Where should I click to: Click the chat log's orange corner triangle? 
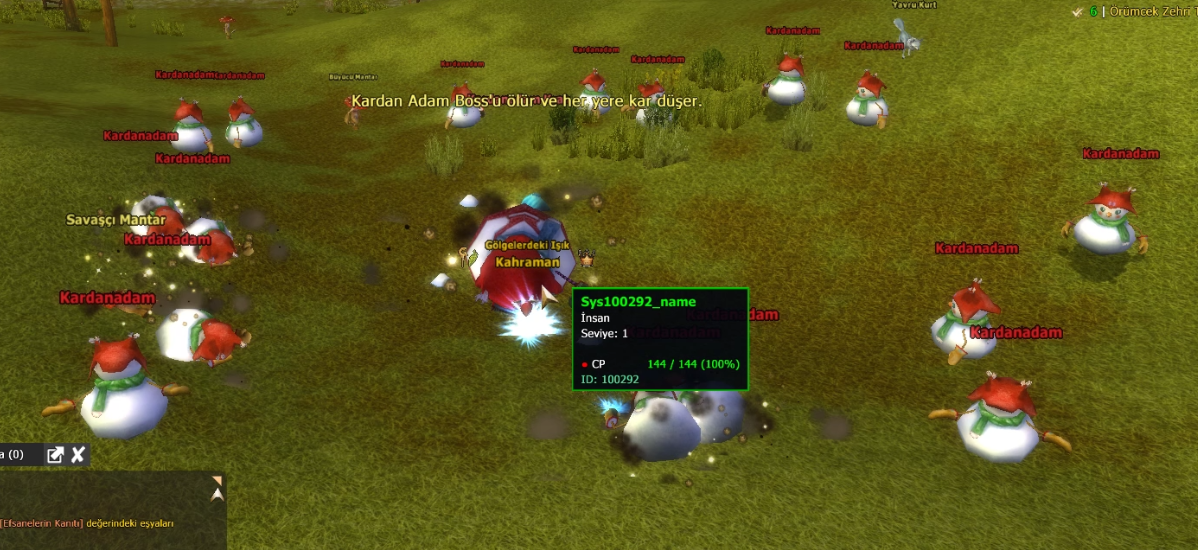pyautogui.click(x=216, y=481)
